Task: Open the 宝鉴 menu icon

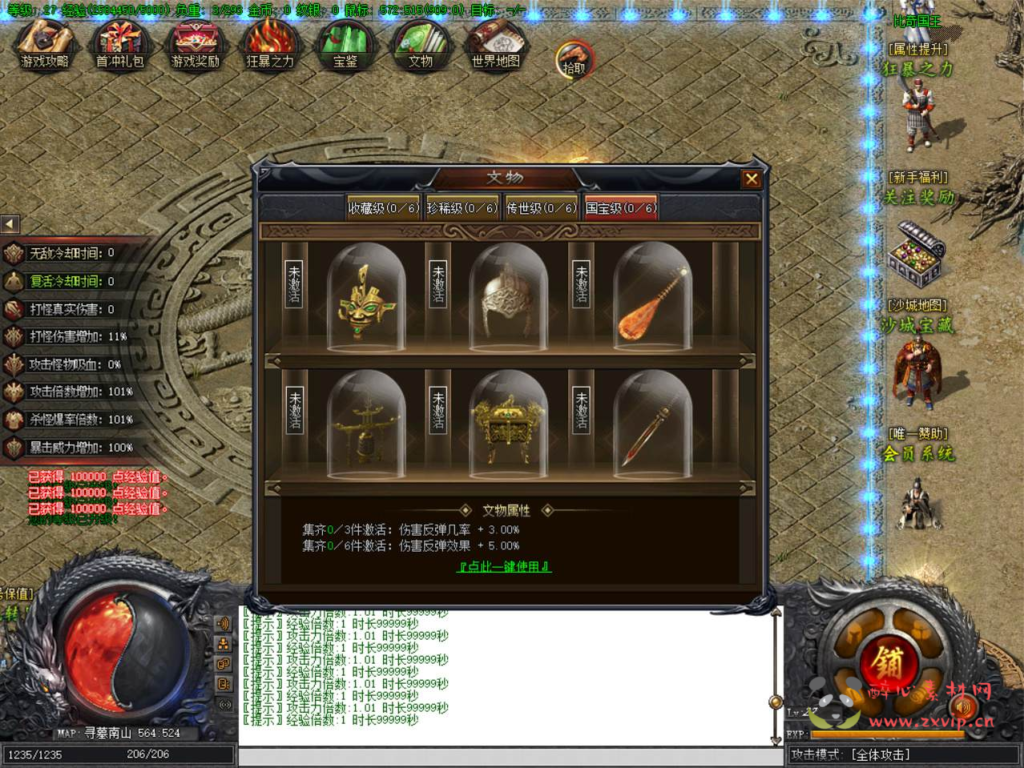Action: coord(345,43)
